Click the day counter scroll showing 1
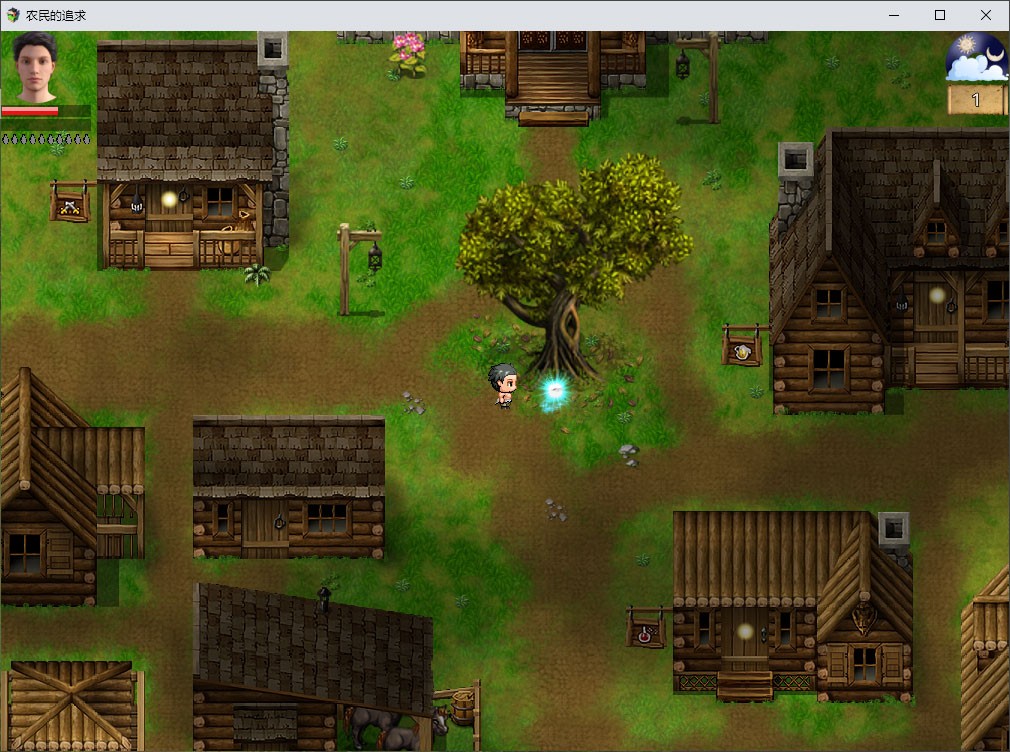Screen dimensions: 1010x752 coord(975,100)
